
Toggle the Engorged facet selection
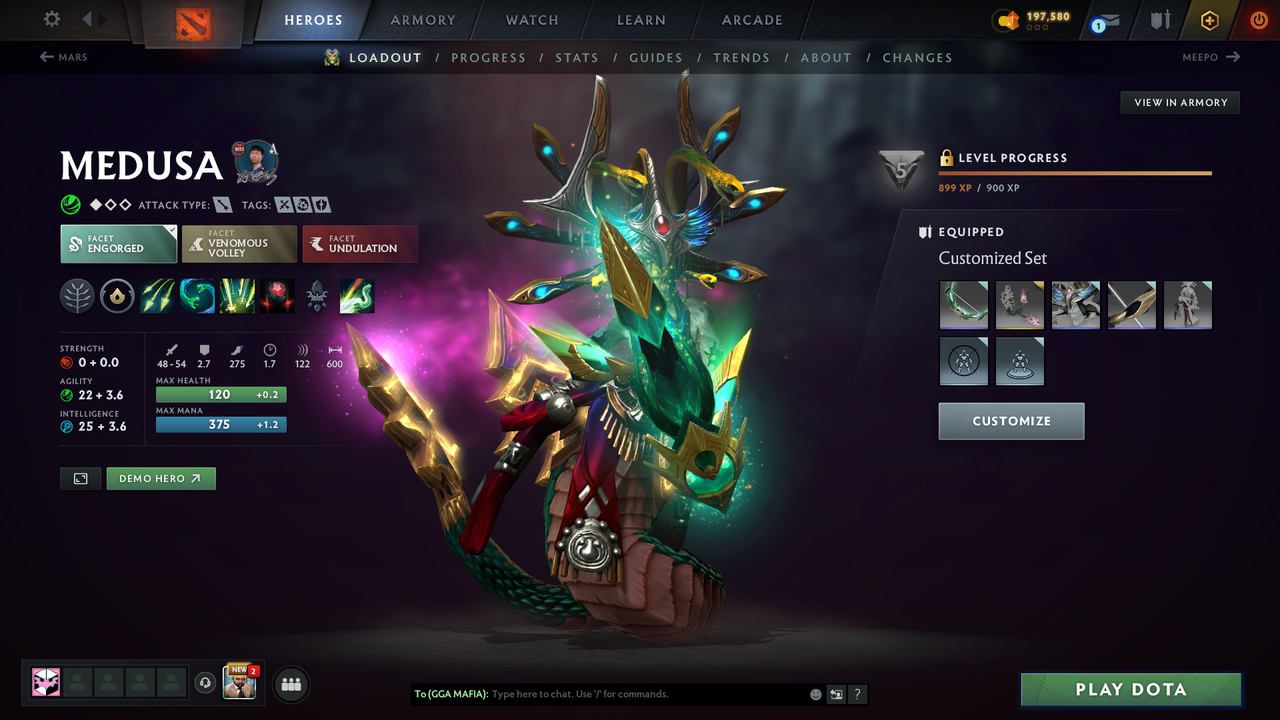tap(118, 243)
